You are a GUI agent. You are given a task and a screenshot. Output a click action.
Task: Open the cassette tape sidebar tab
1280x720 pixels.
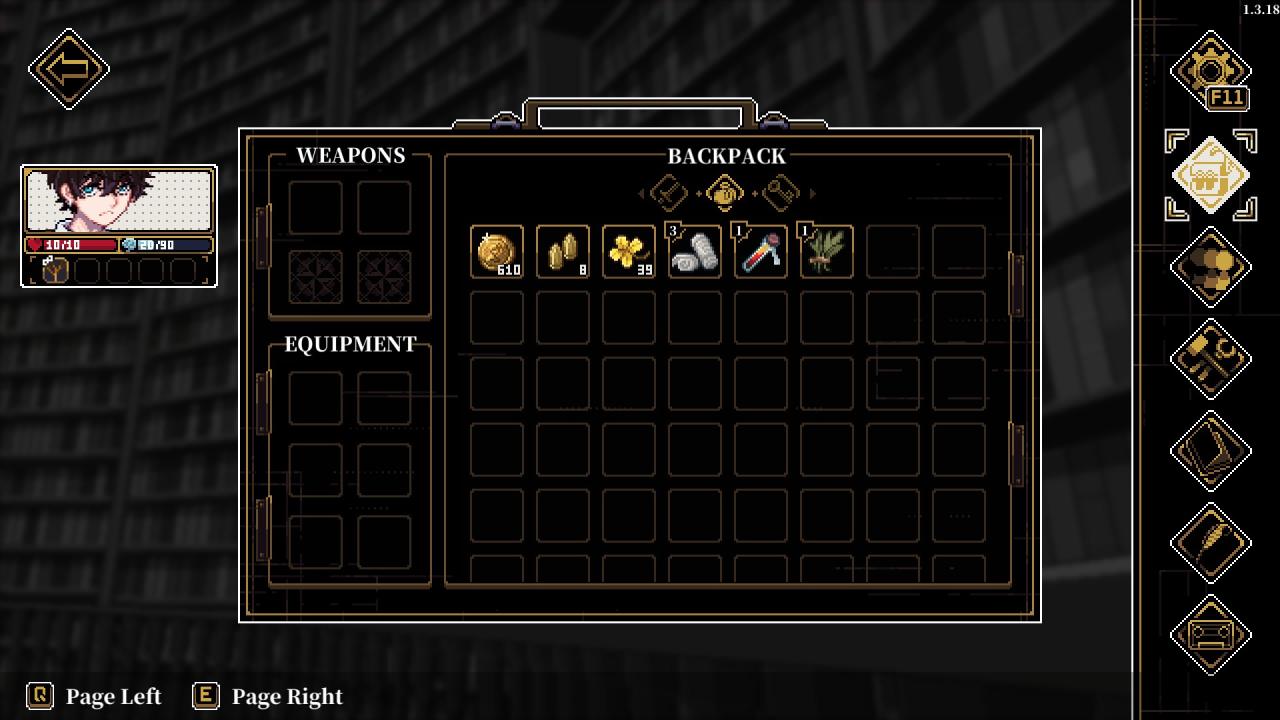(1210, 635)
